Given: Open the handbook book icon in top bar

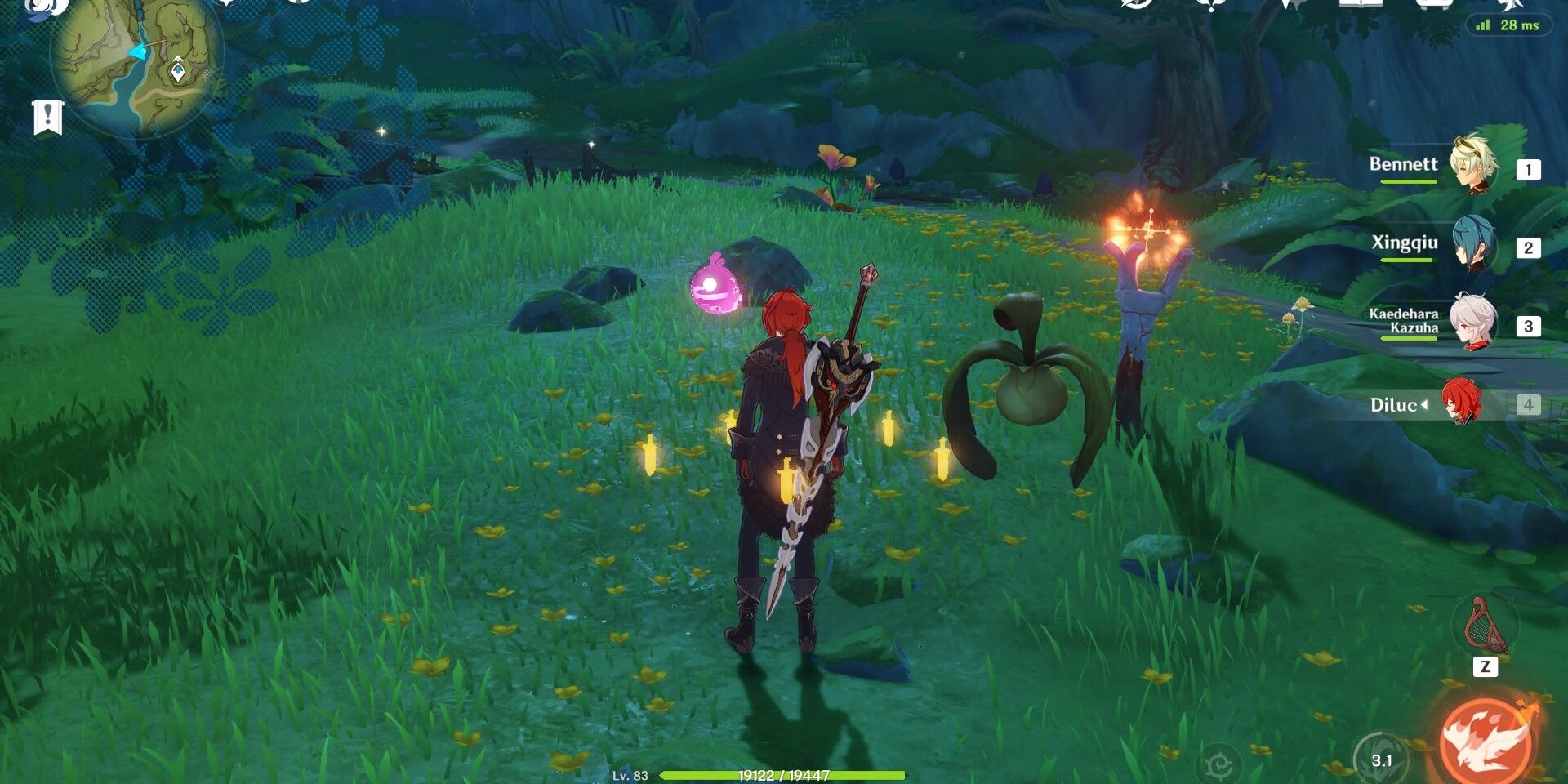Looking at the screenshot, I should pyautogui.click(x=1361, y=5).
